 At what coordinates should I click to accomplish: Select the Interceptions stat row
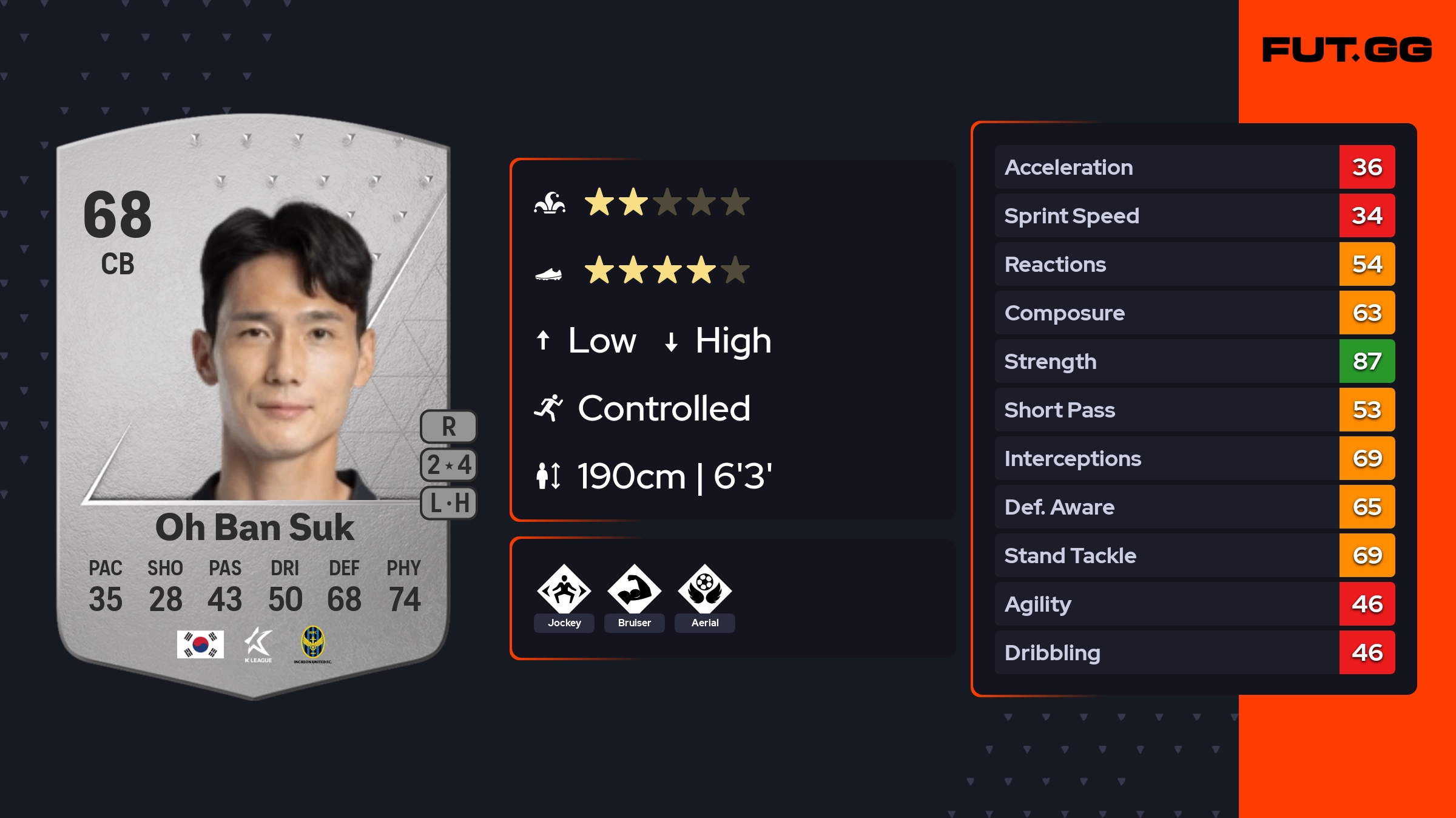(1194, 458)
